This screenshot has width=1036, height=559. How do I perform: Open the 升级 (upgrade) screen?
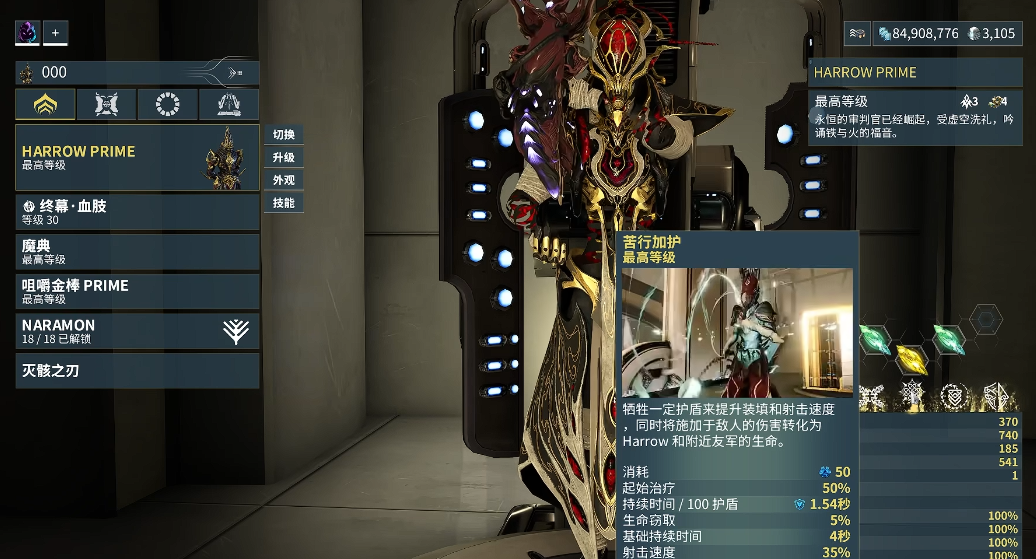(284, 158)
